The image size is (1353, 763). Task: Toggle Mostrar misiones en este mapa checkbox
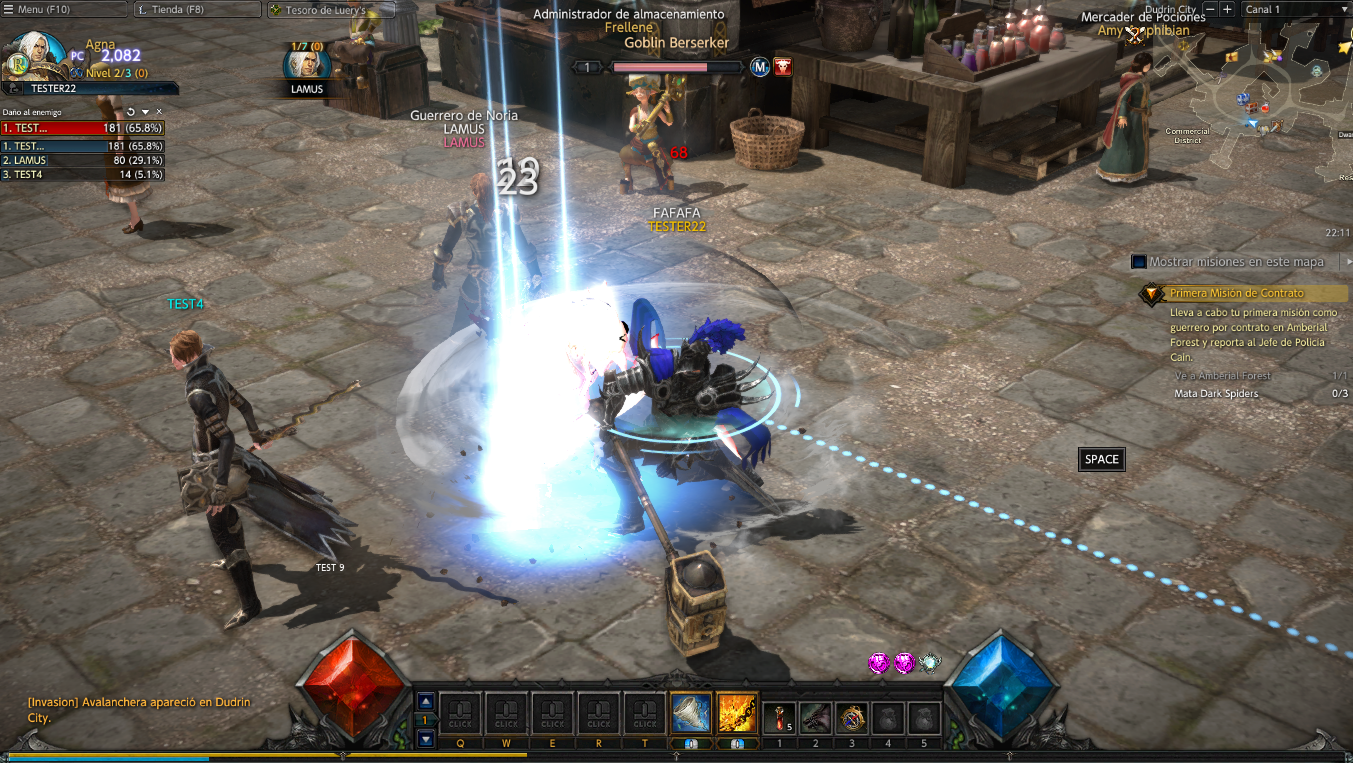click(x=1138, y=262)
